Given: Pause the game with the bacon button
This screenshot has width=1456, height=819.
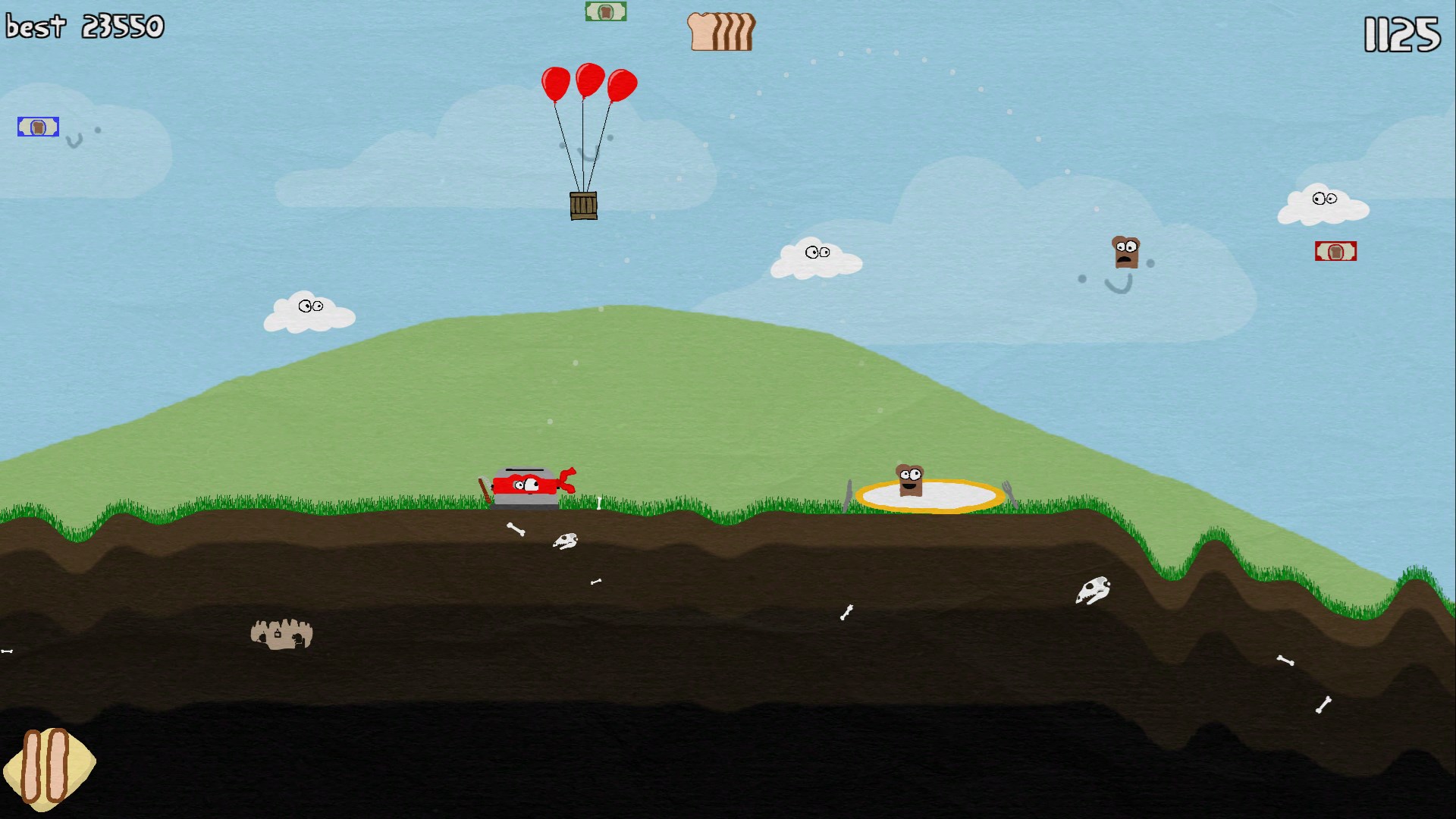Looking at the screenshot, I should [47, 767].
